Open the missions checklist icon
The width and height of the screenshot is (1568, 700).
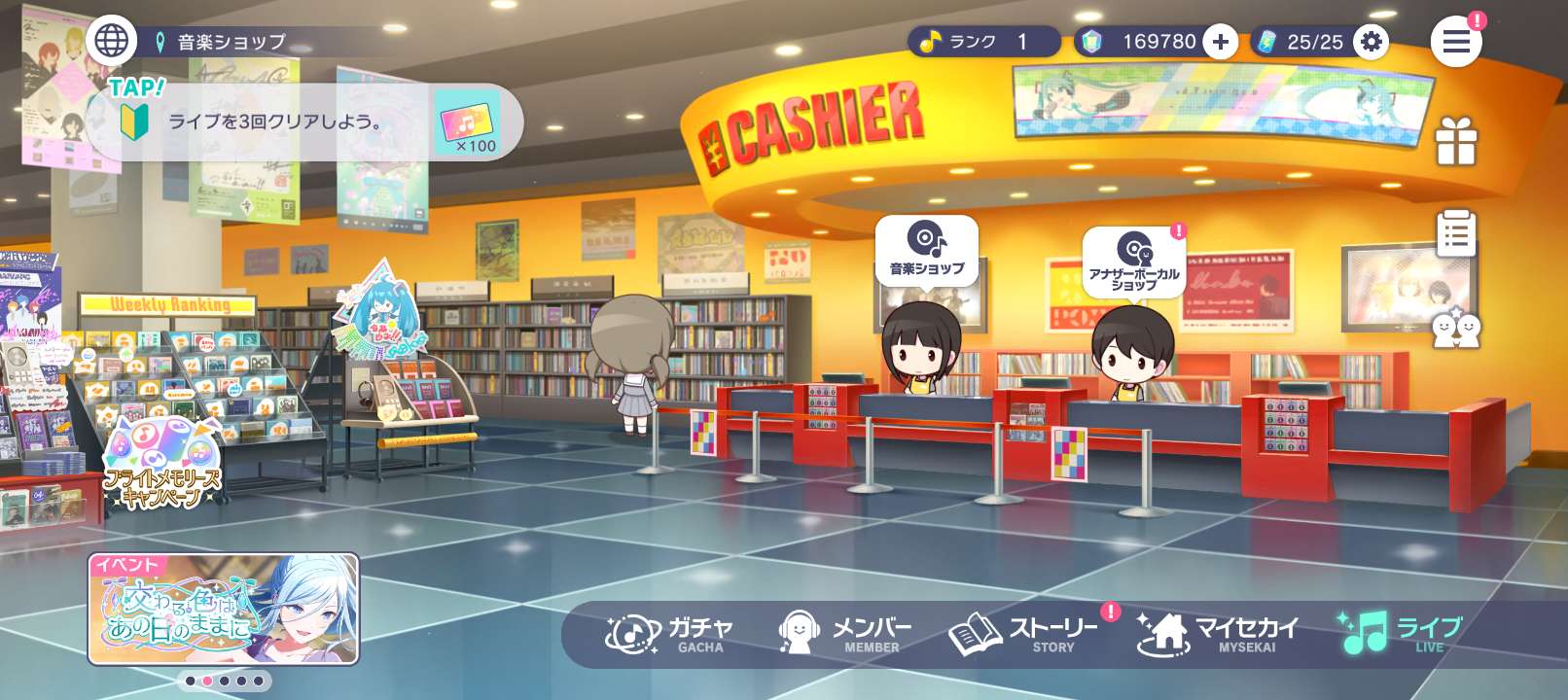point(1455,233)
